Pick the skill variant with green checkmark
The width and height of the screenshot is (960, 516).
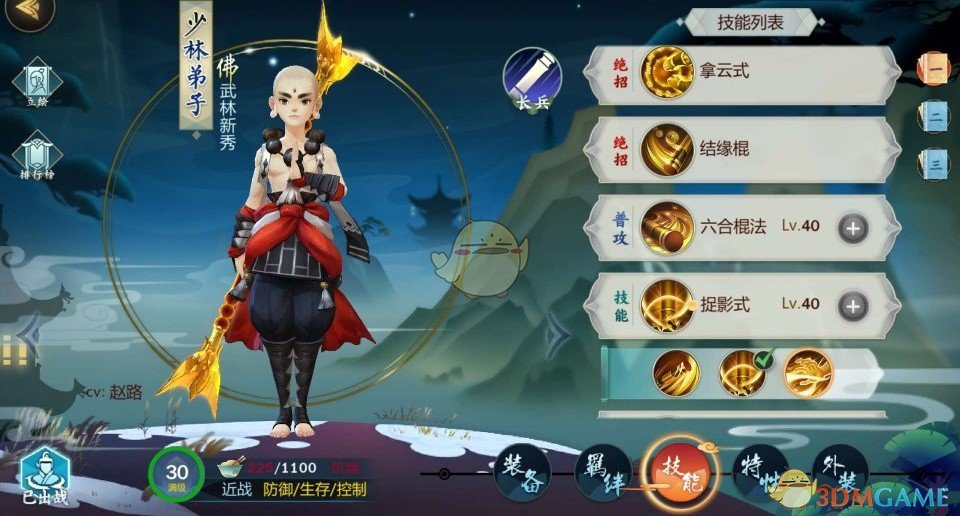(742, 372)
